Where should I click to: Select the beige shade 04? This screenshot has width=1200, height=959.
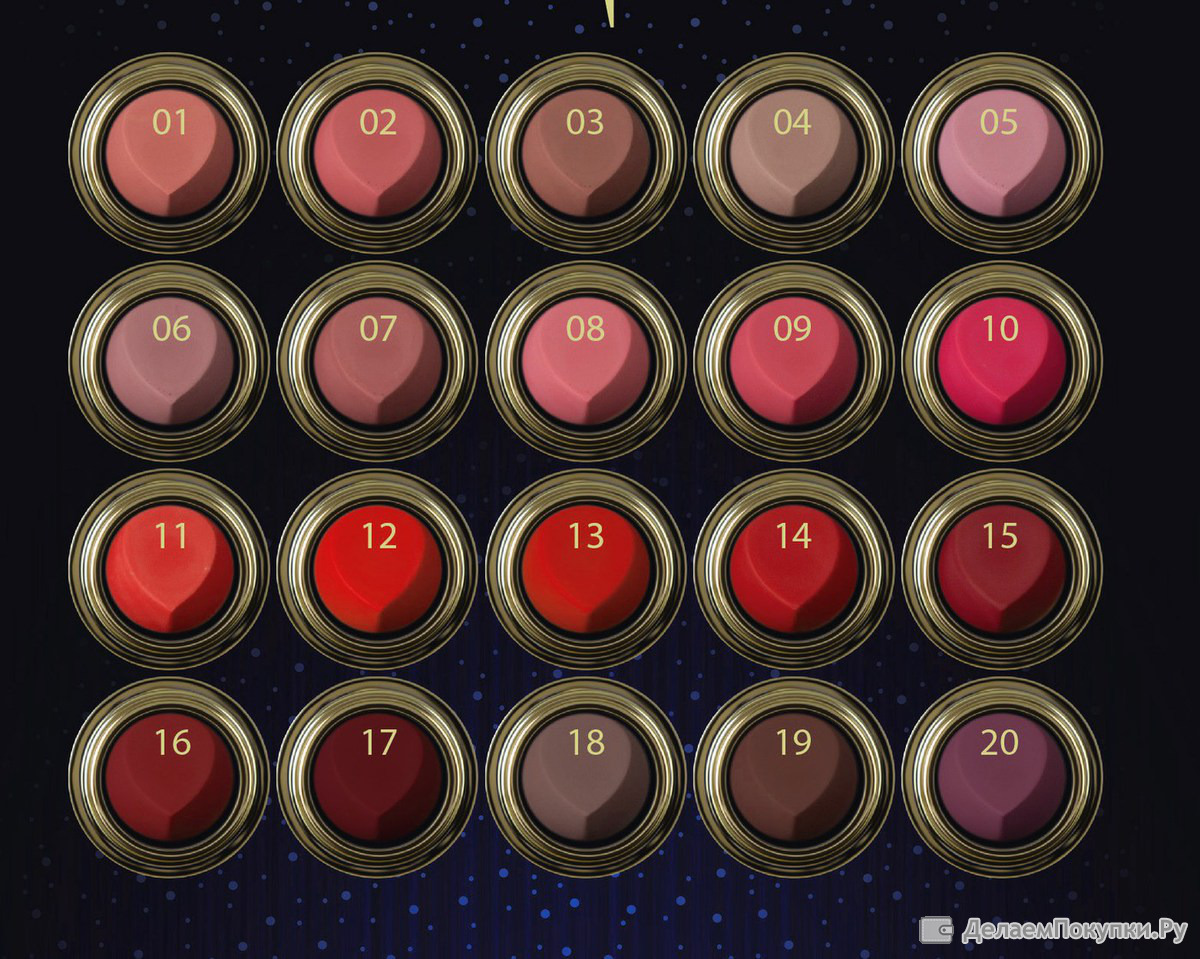pos(793,155)
